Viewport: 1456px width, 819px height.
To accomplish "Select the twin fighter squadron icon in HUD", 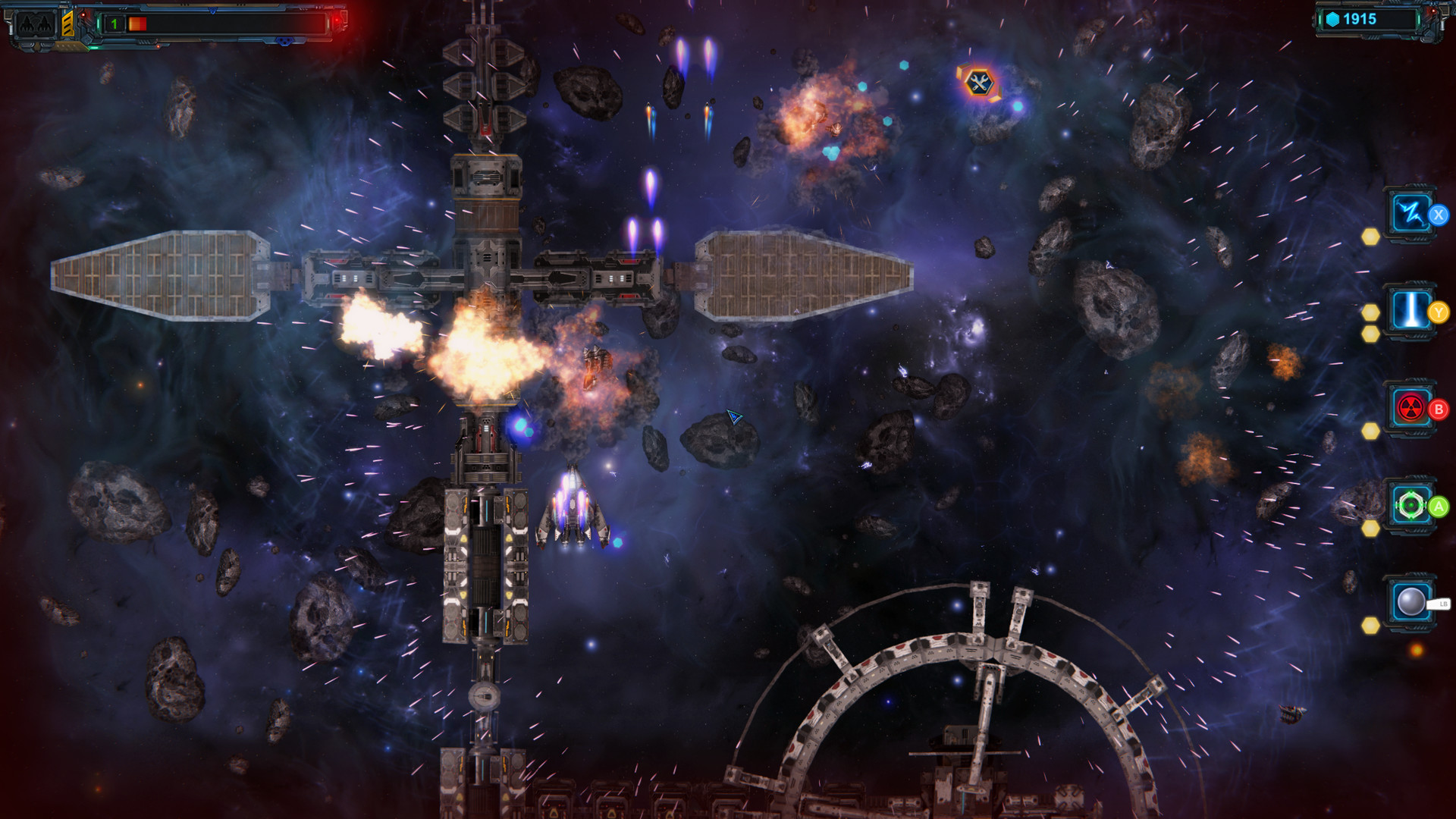I will coord(34,24).
